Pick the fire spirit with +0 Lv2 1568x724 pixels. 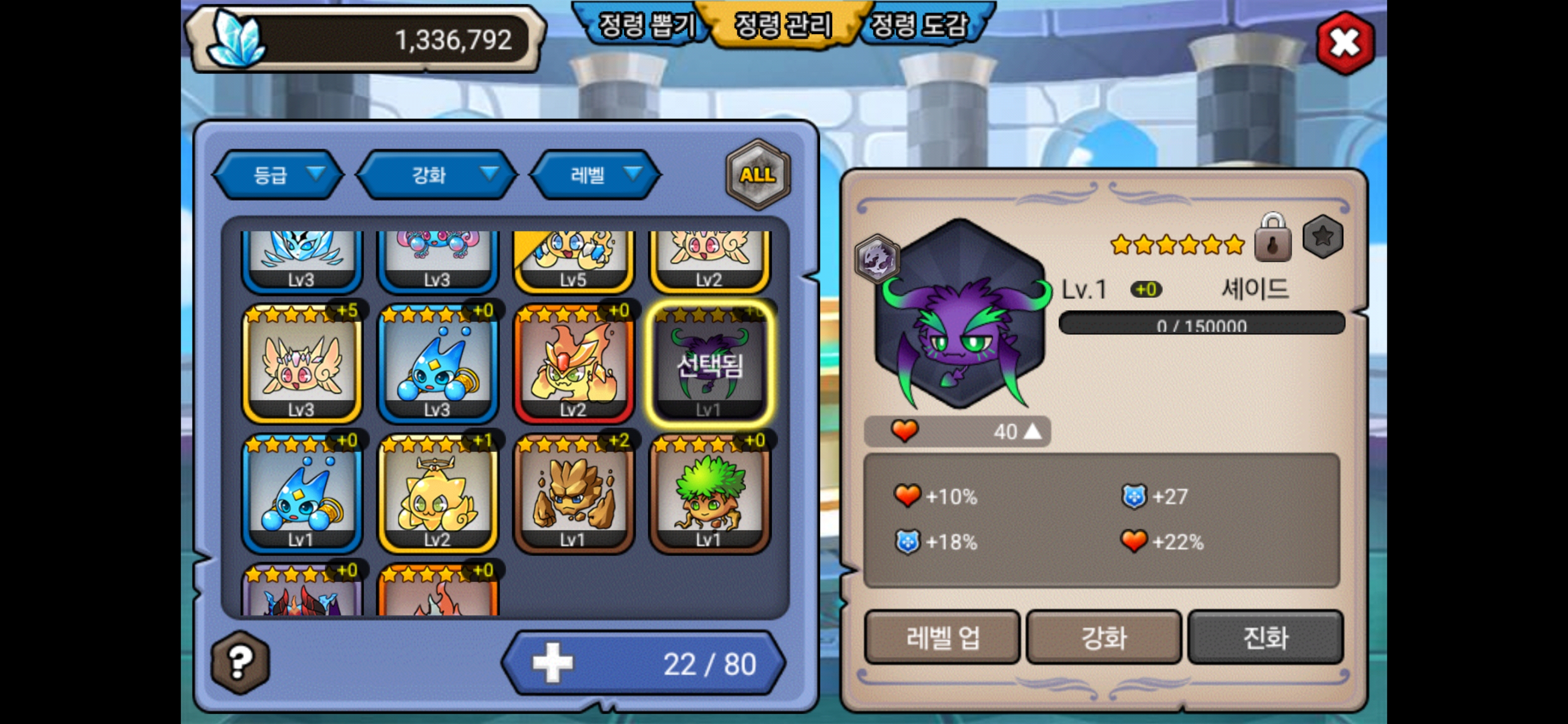click(x=573, y=364)
